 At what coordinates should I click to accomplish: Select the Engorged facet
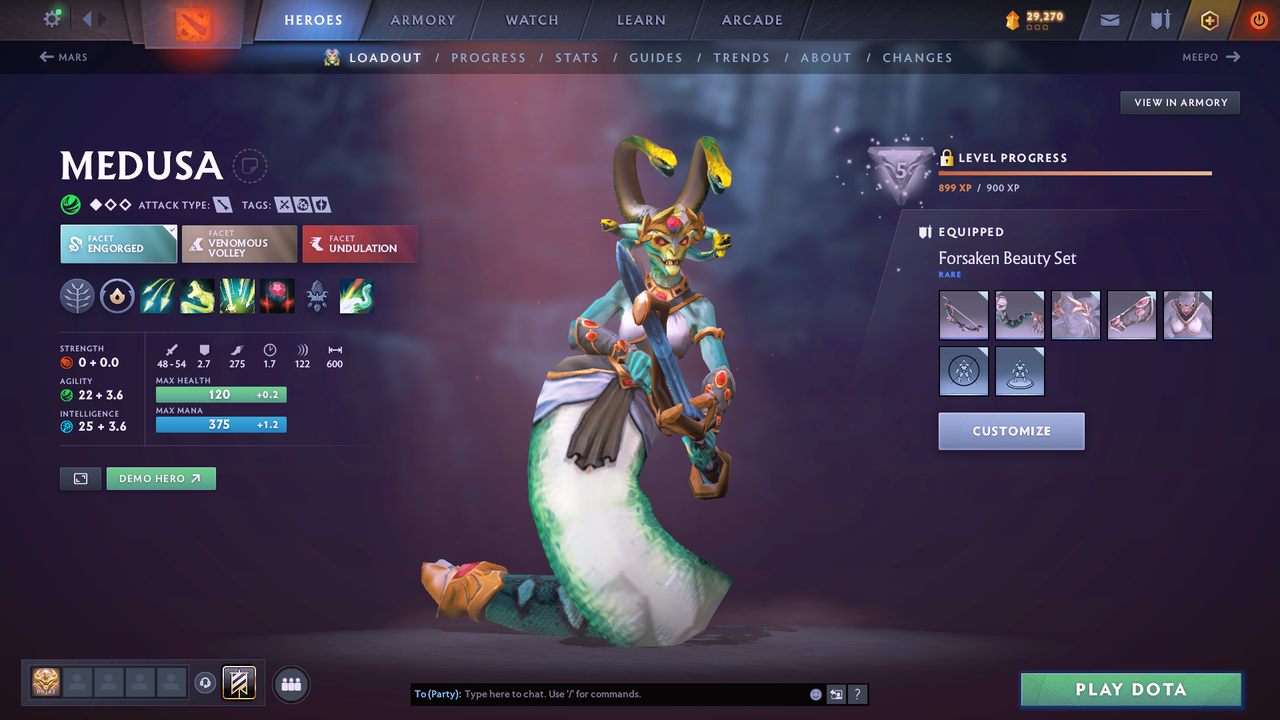tap(118, 243)
